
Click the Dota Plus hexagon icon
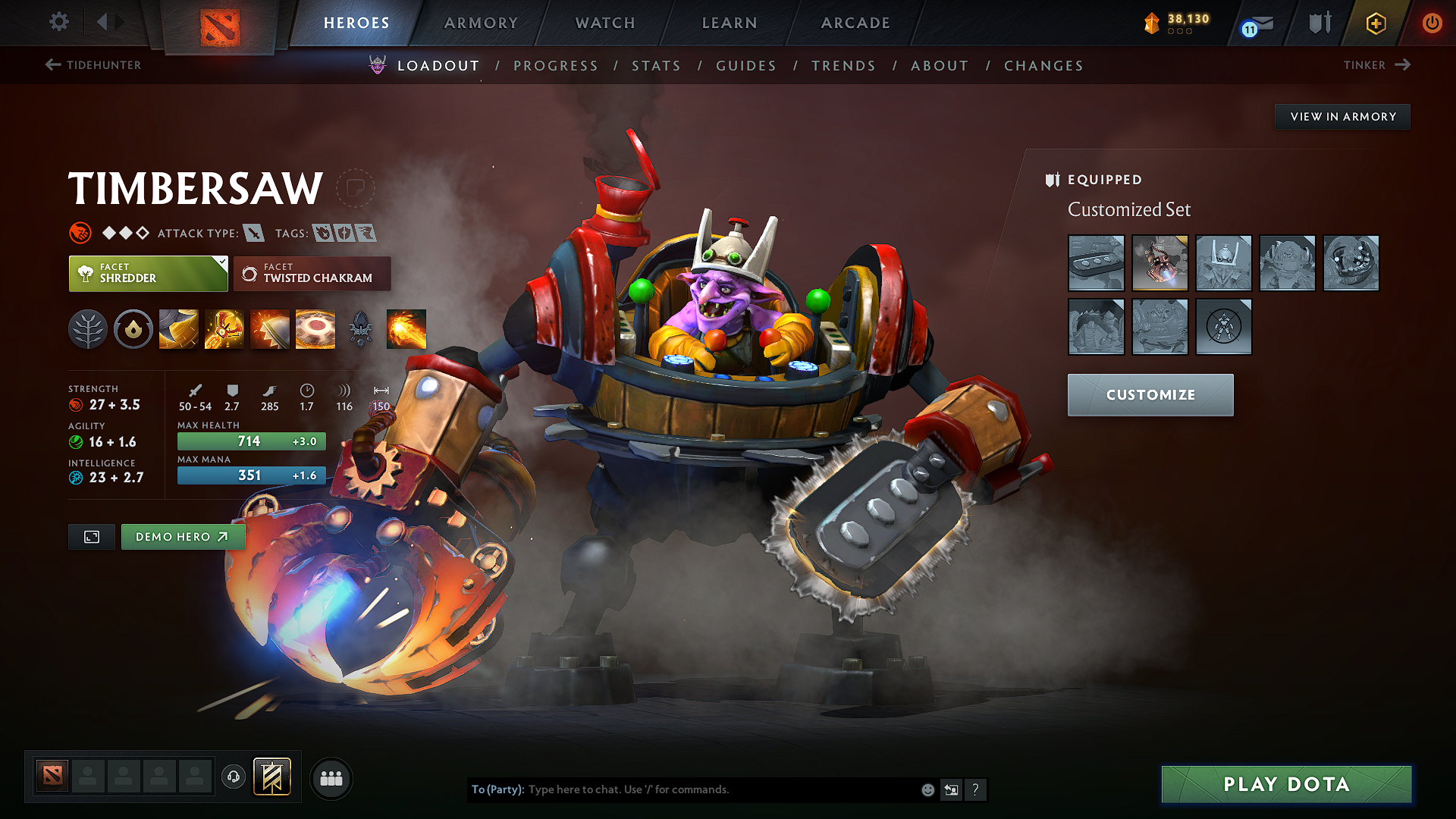[x=1375, y=24]
